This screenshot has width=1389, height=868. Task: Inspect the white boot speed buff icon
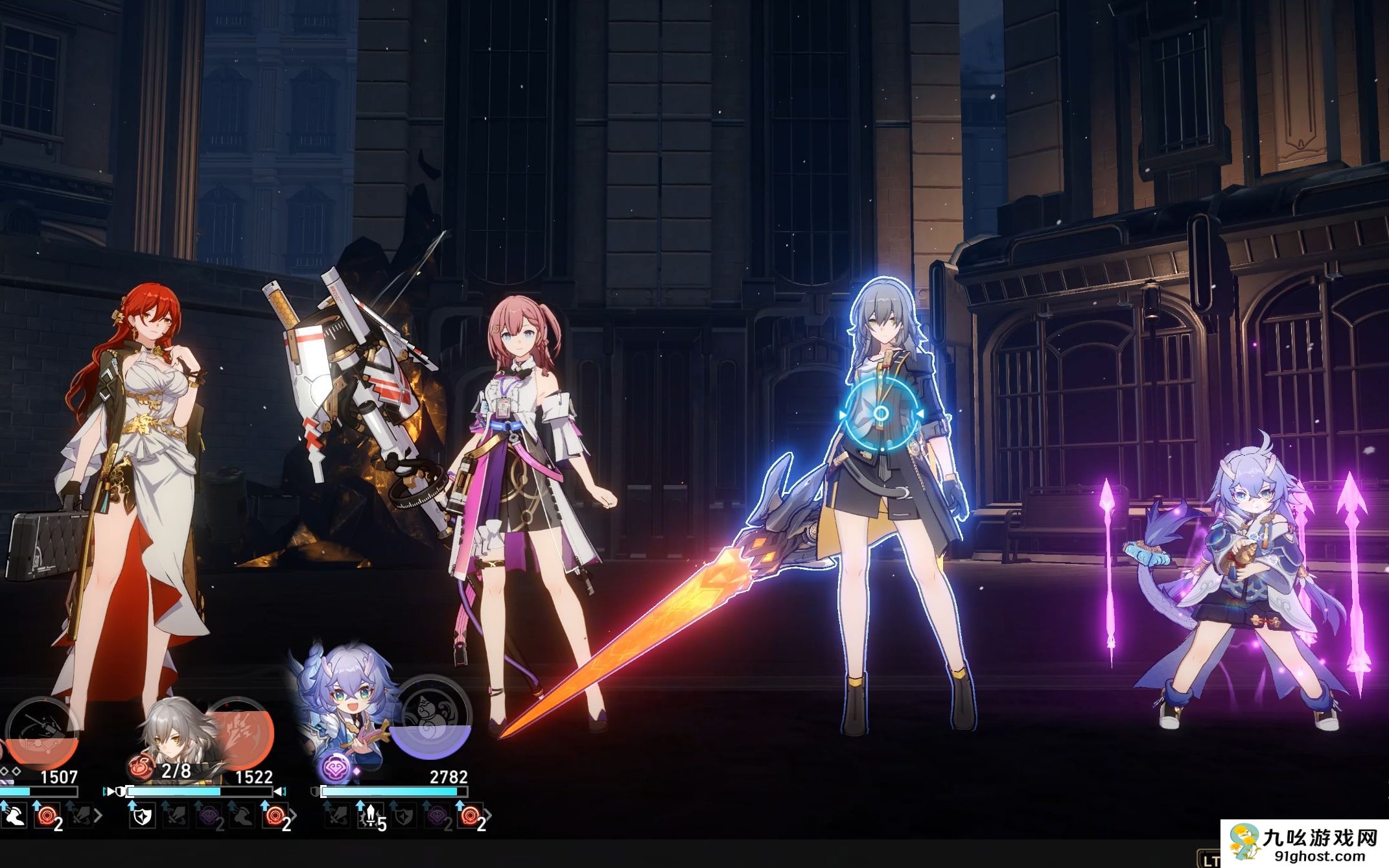click(14, 816)
